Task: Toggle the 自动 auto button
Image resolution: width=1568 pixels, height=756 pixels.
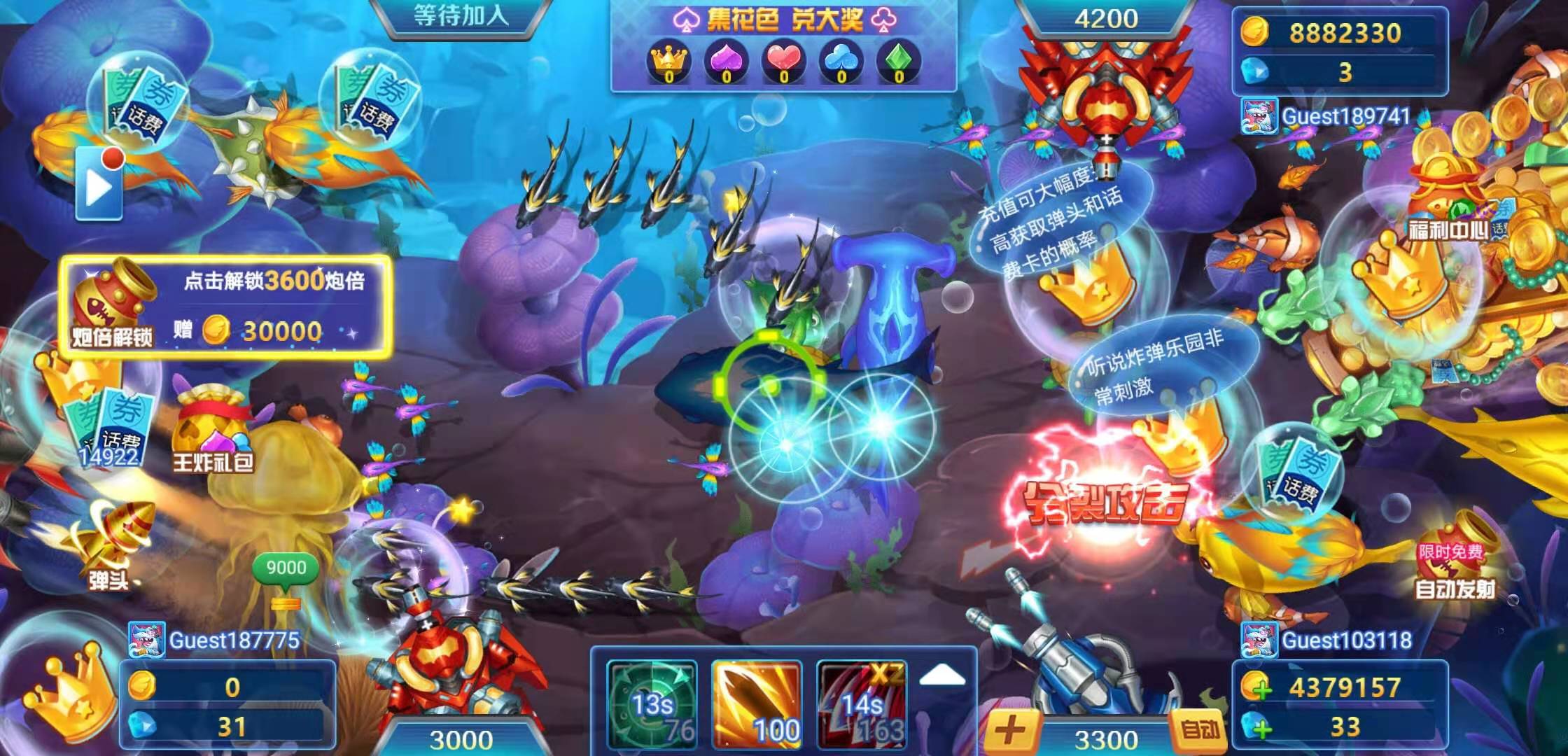Action: pyautogui.click(x=1200, y=731)
